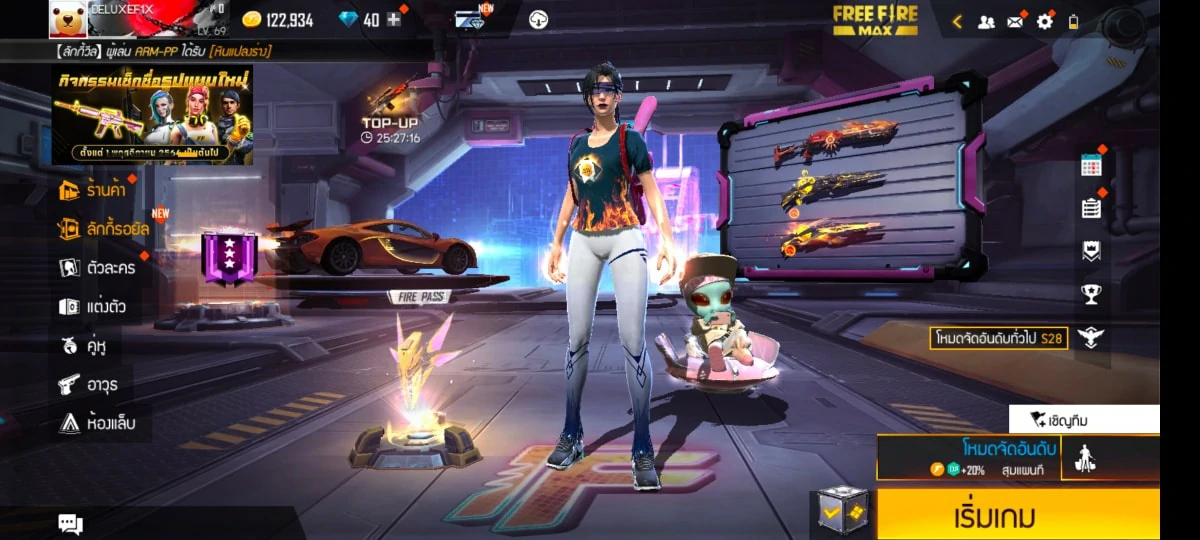Click the player profile bear avatar

coord(67,19)
